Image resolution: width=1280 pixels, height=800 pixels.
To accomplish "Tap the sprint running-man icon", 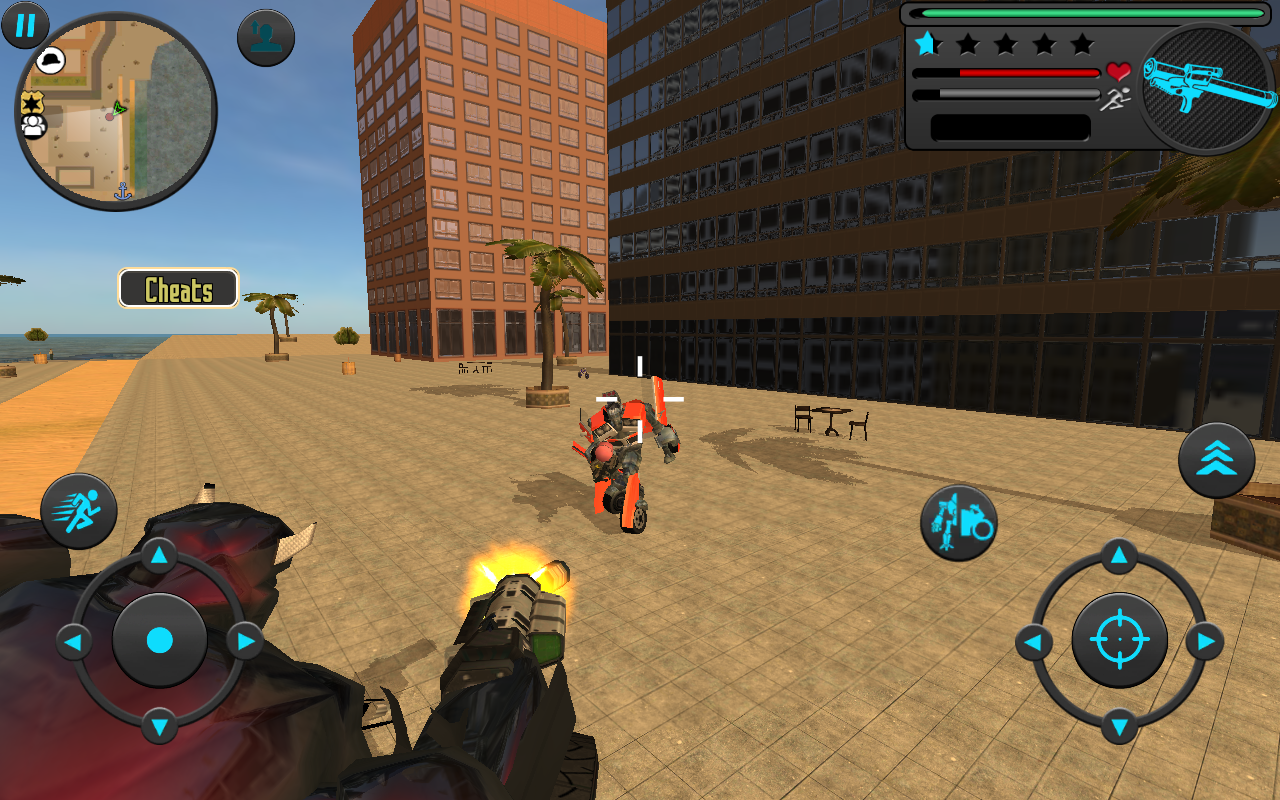I will [80, 510].
